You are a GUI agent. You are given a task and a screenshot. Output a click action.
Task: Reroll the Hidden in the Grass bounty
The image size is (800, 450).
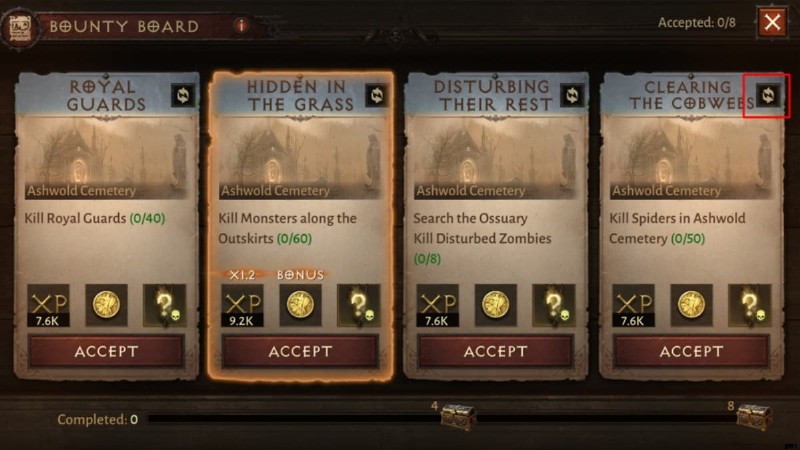(x=377, y=95)
